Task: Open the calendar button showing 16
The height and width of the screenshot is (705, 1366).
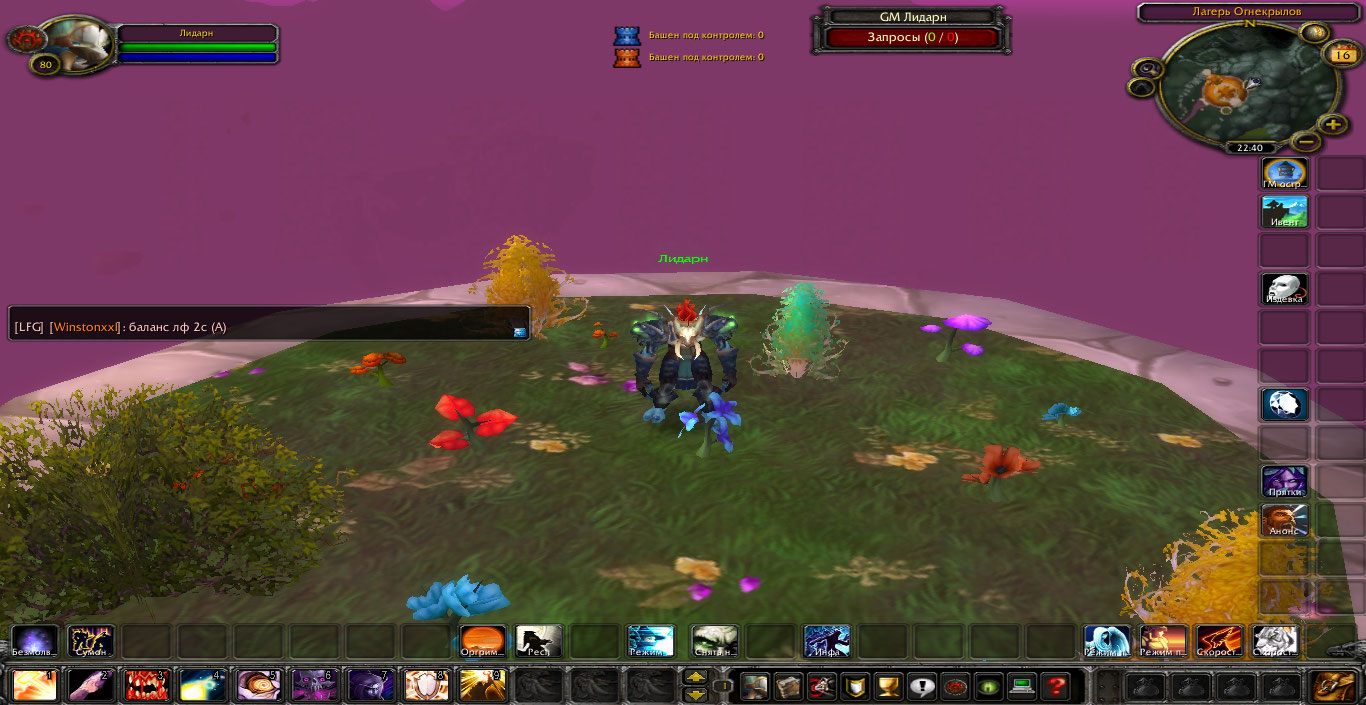Action: [x=1341, y=55]
